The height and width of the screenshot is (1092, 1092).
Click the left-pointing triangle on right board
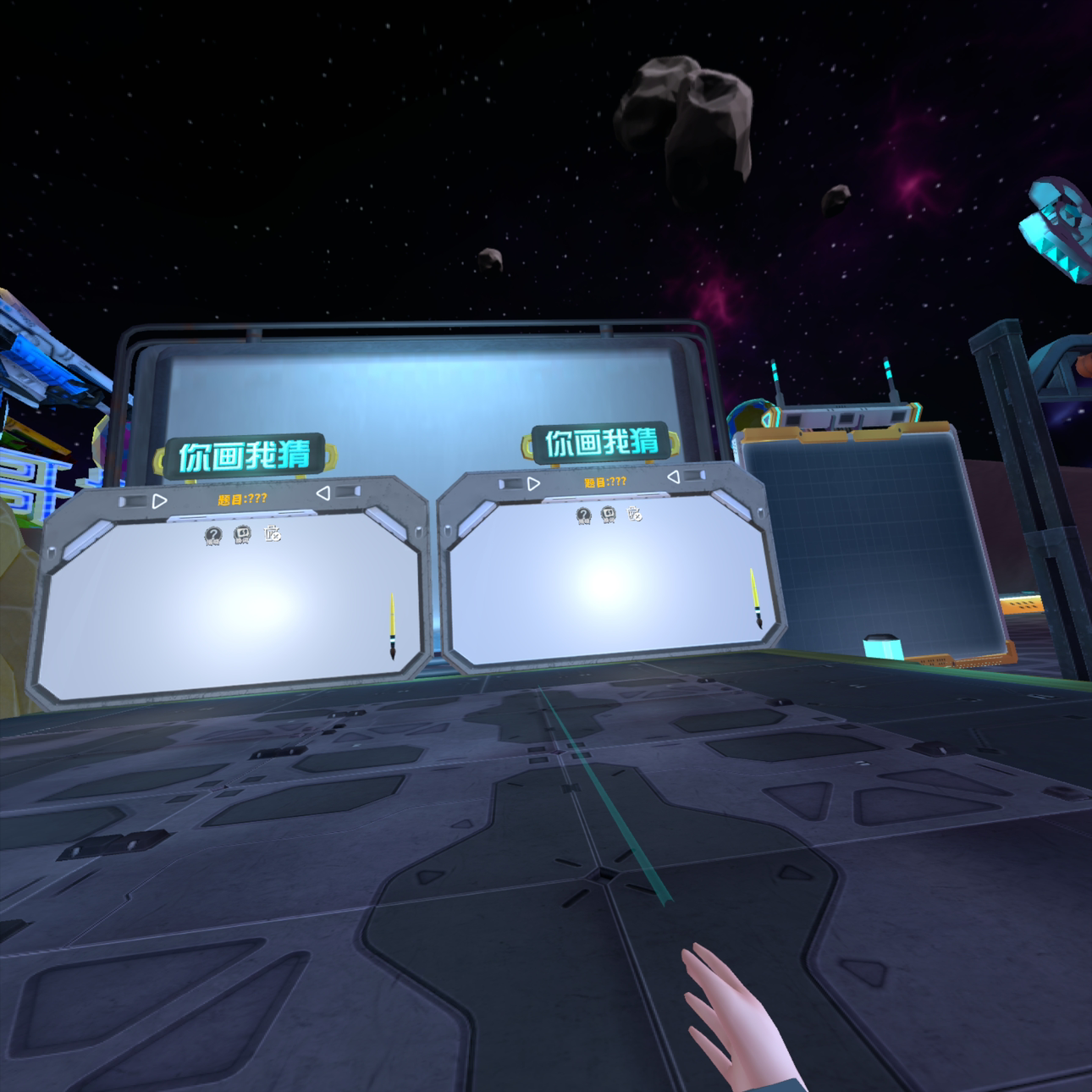coord(673,477)
